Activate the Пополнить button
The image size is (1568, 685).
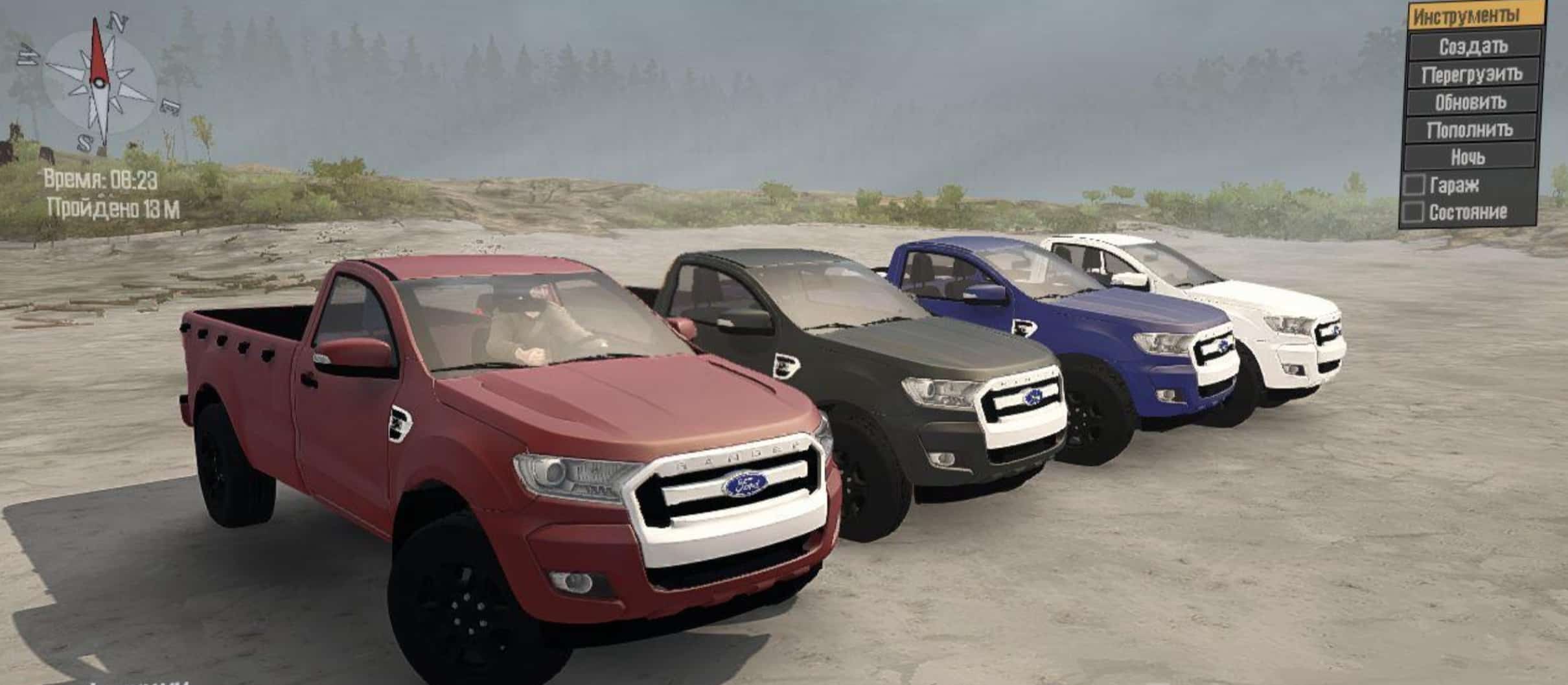1469,130
